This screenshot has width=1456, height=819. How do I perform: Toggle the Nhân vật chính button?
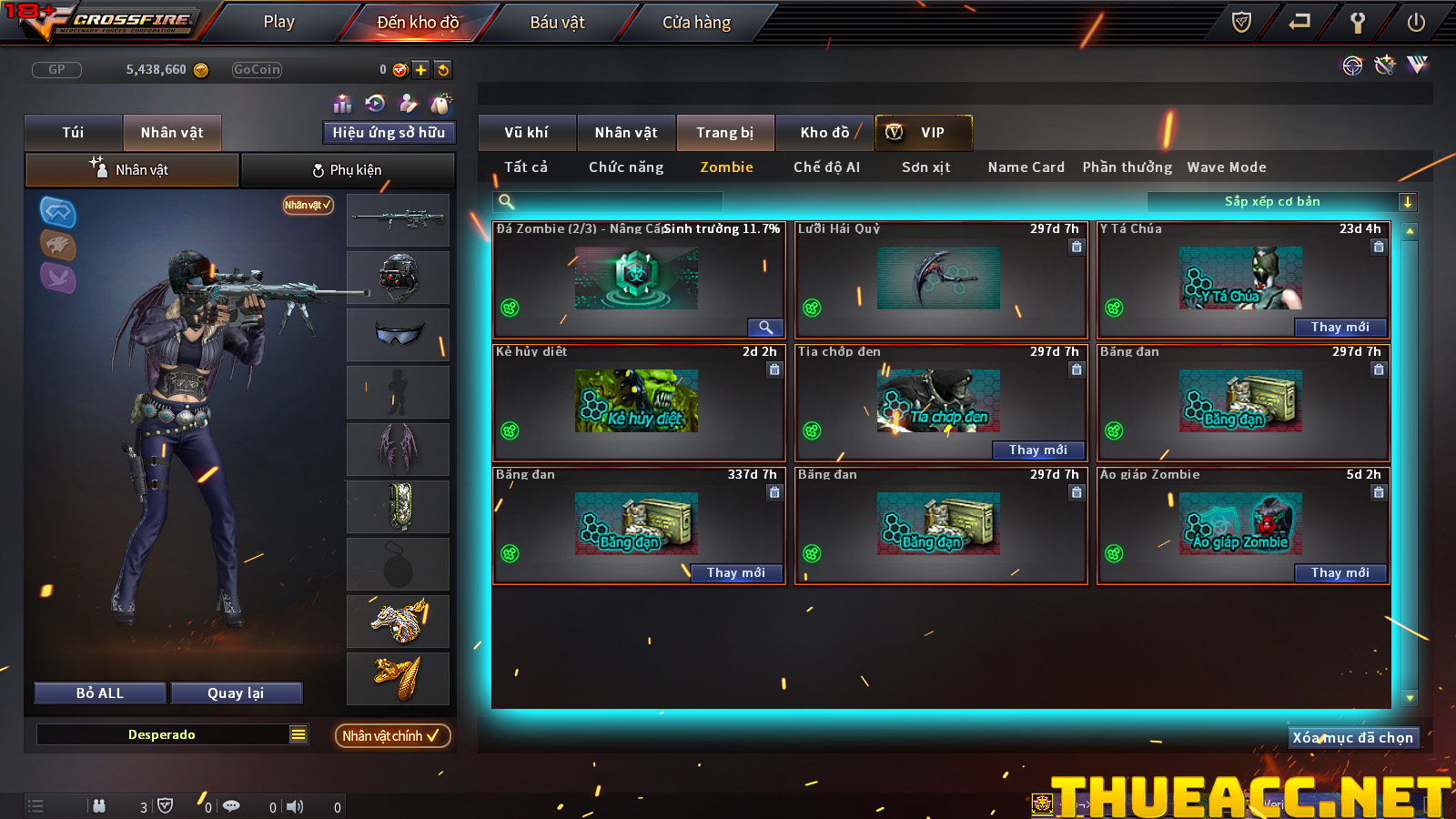point(392,735)
